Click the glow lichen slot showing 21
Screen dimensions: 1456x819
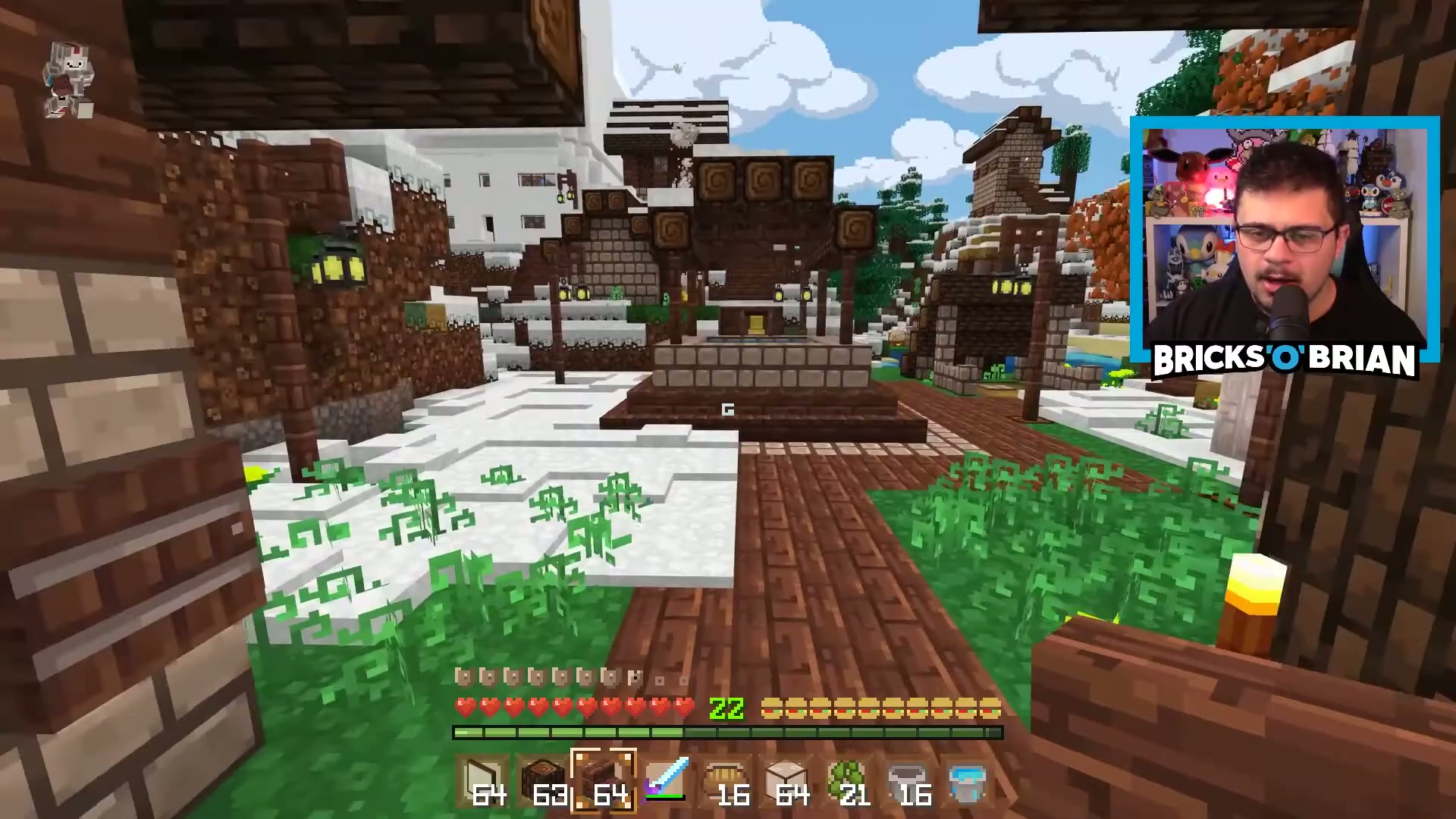tap(848, 781)
